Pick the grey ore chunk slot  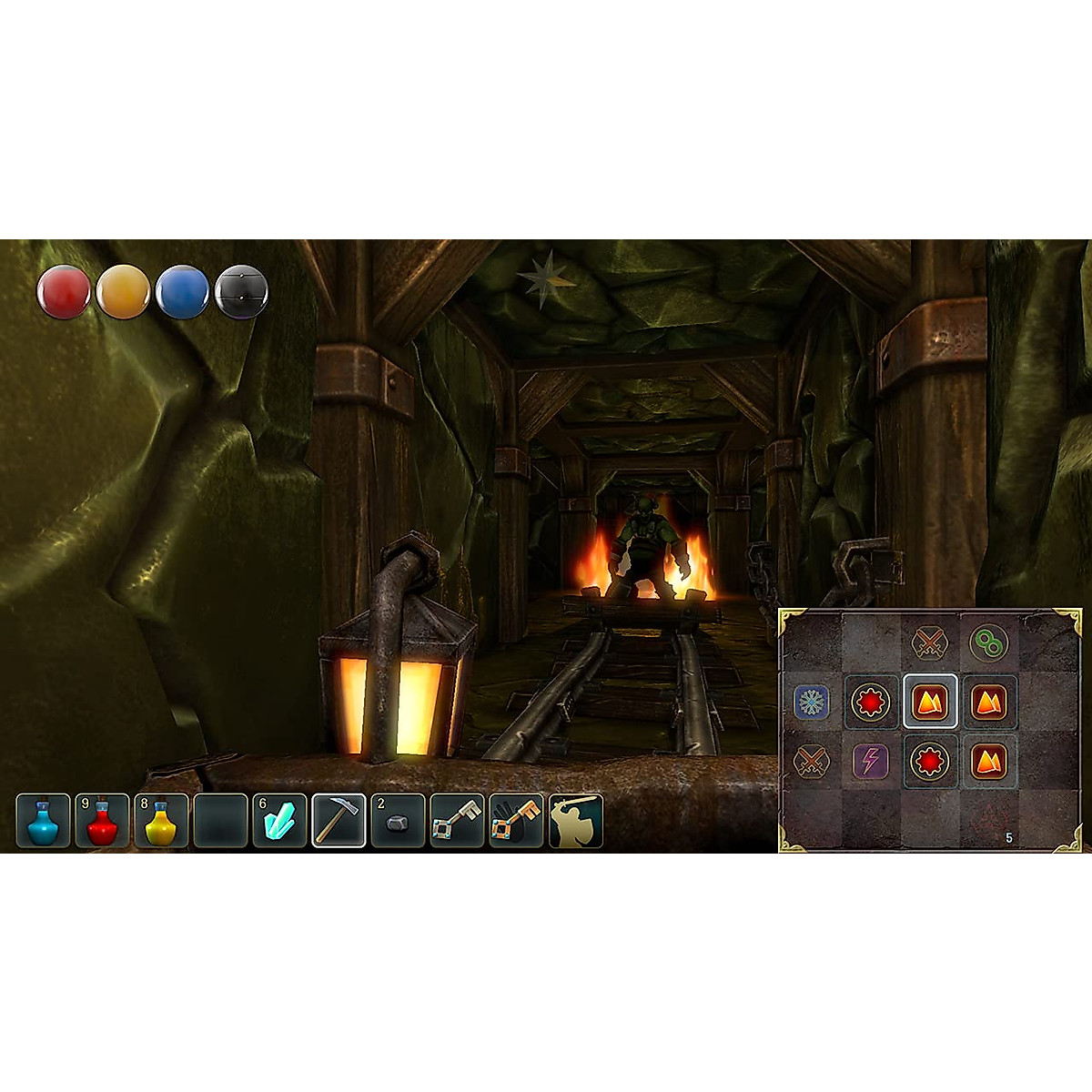(x=398, y=821)
